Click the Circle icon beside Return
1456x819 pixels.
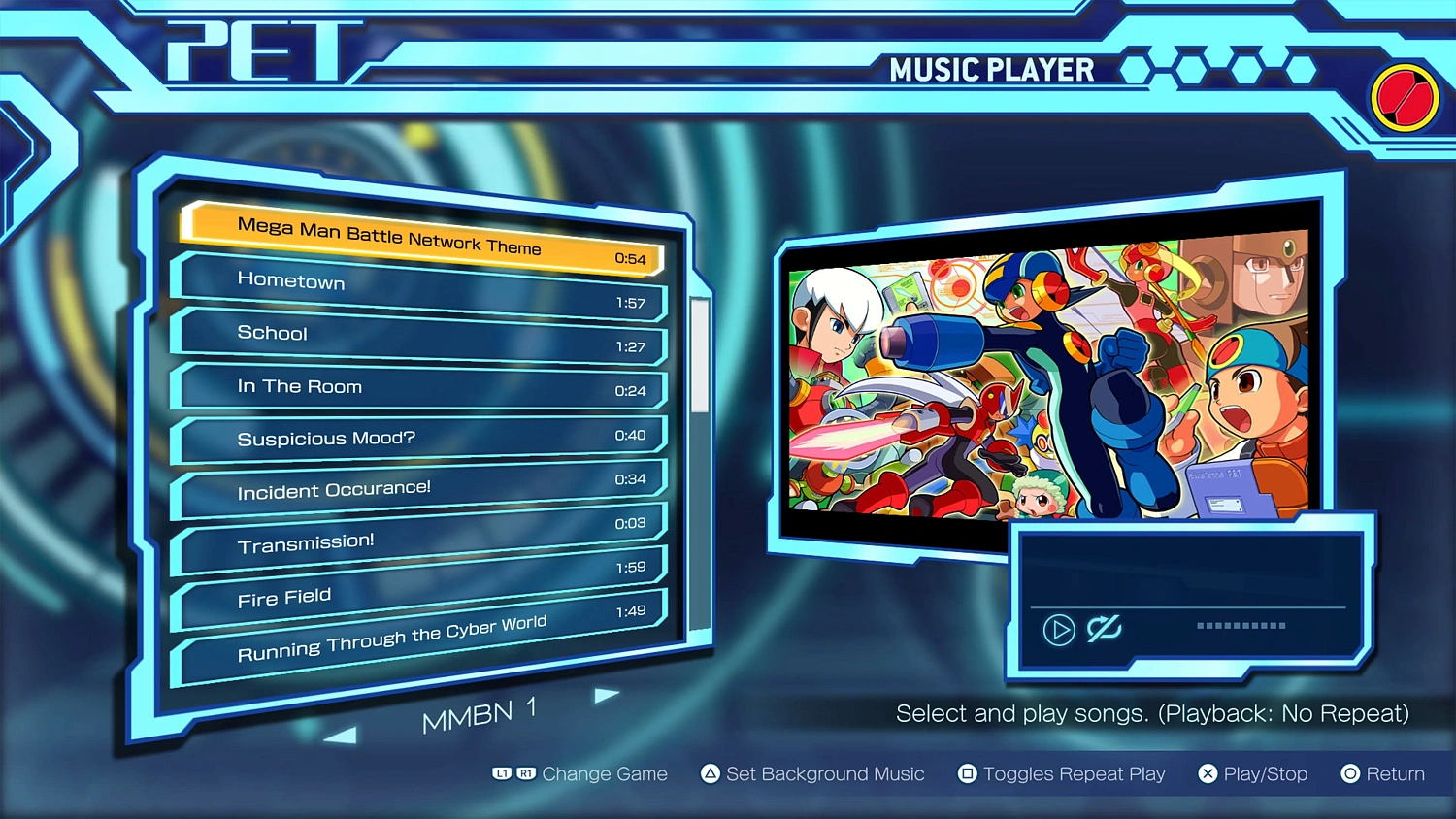pos(1350,773)
